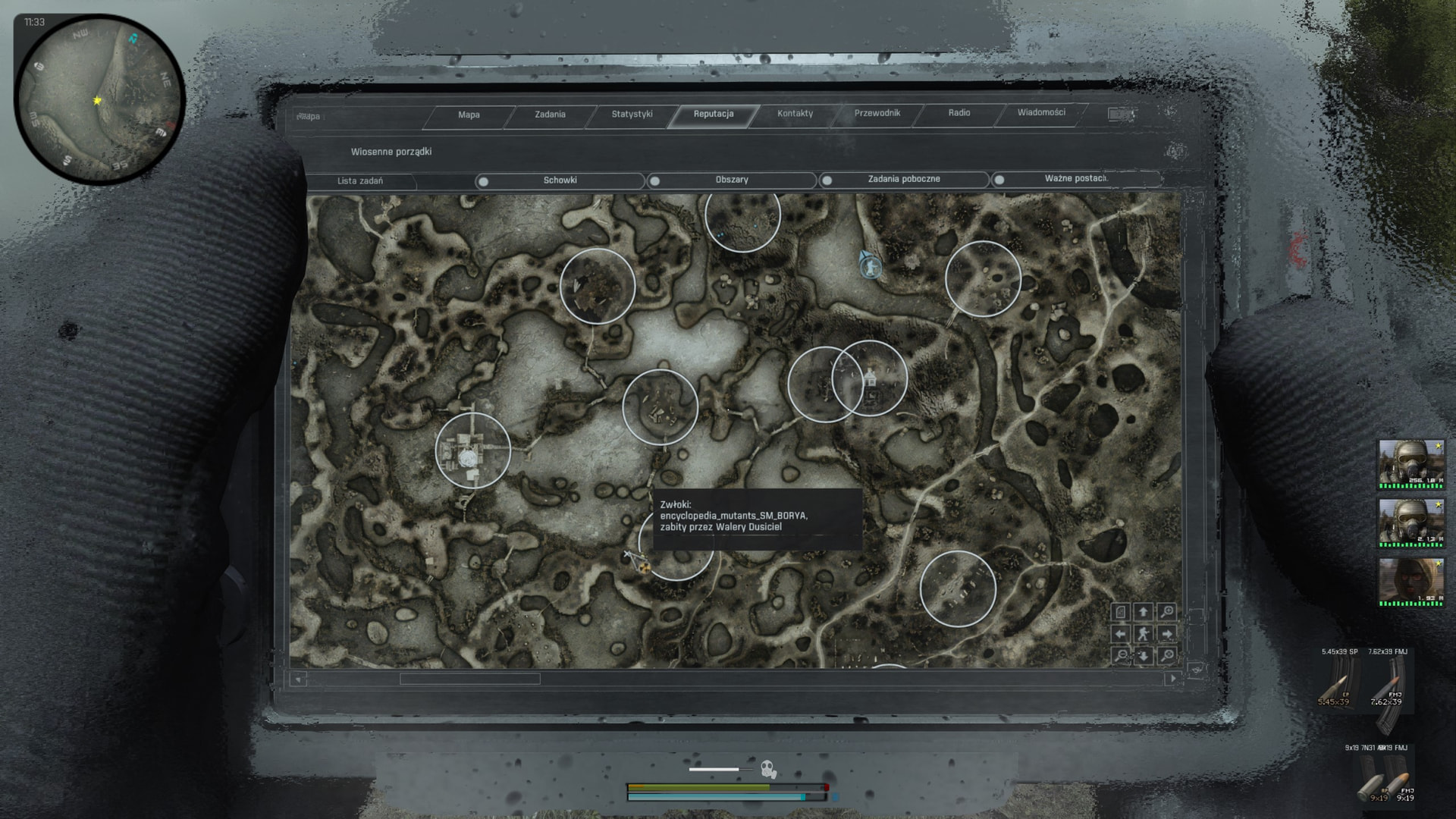Zoom out the map with minus magnifier

(1121, 656)
